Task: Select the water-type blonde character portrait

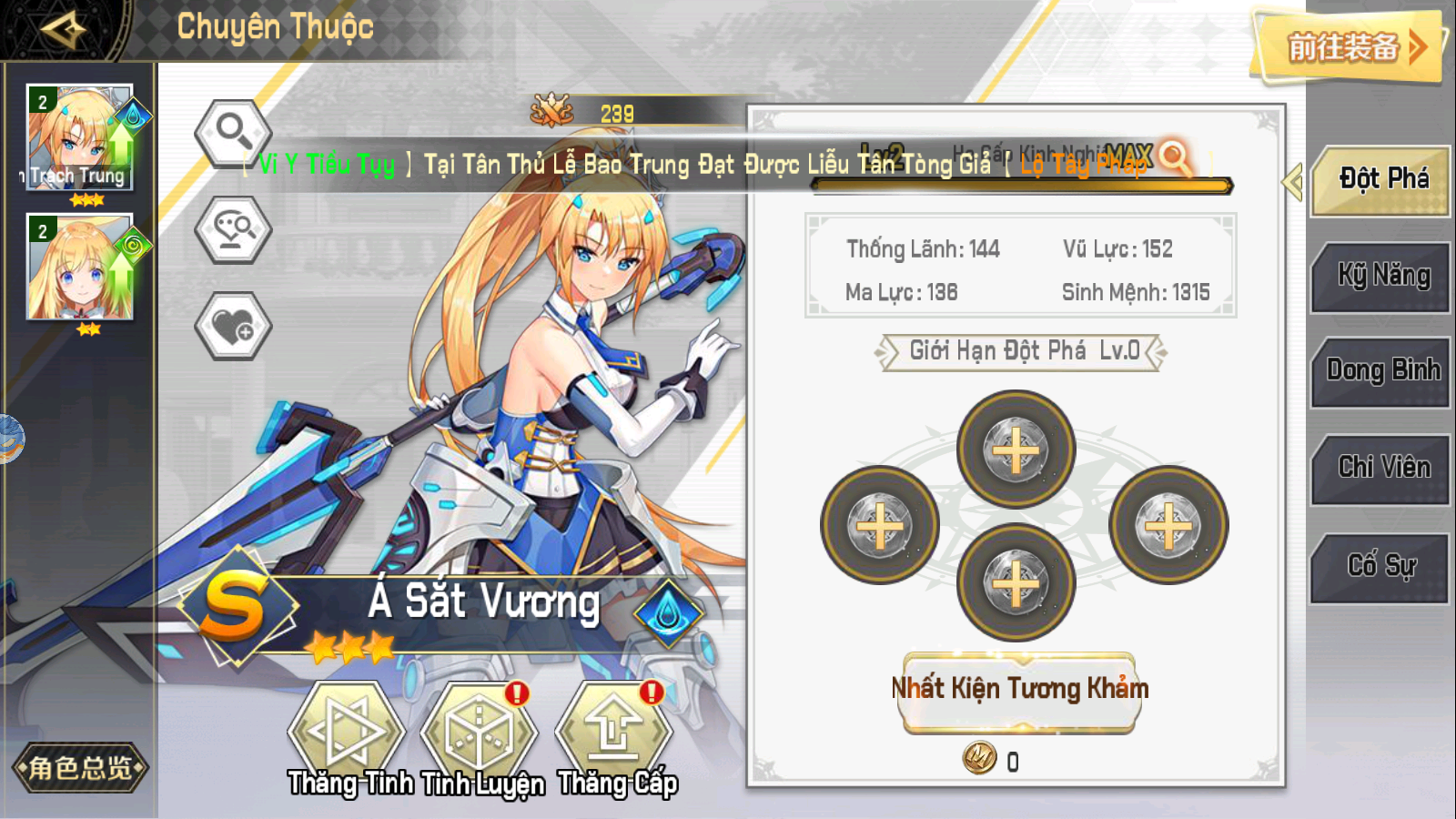Action: coord(80,136)
